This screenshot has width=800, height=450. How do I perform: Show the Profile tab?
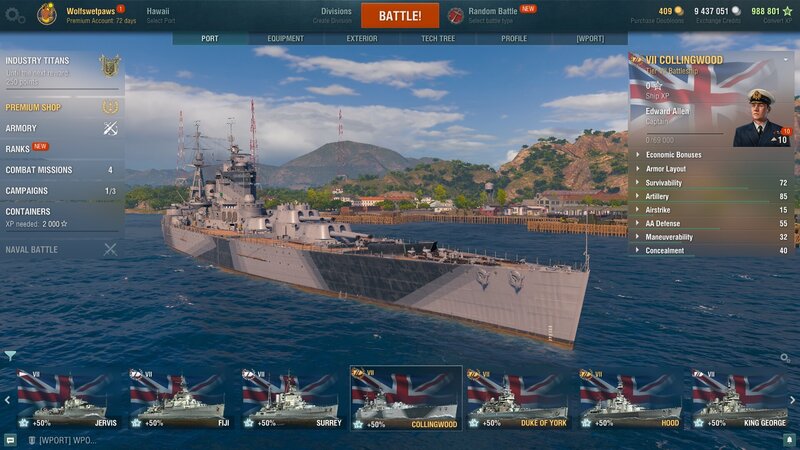(514, 39)
